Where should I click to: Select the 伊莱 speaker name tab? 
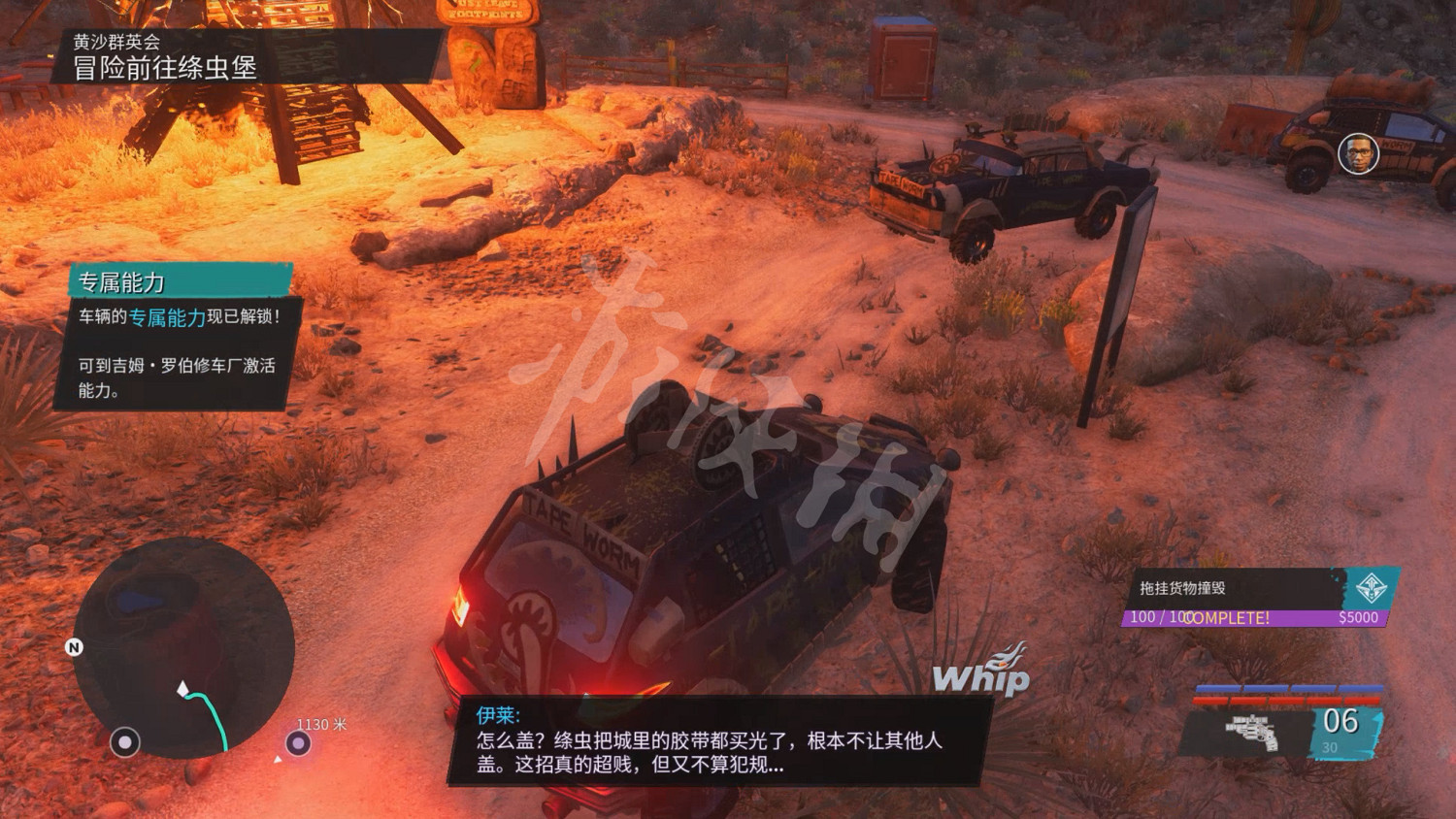tap(498, 713)
